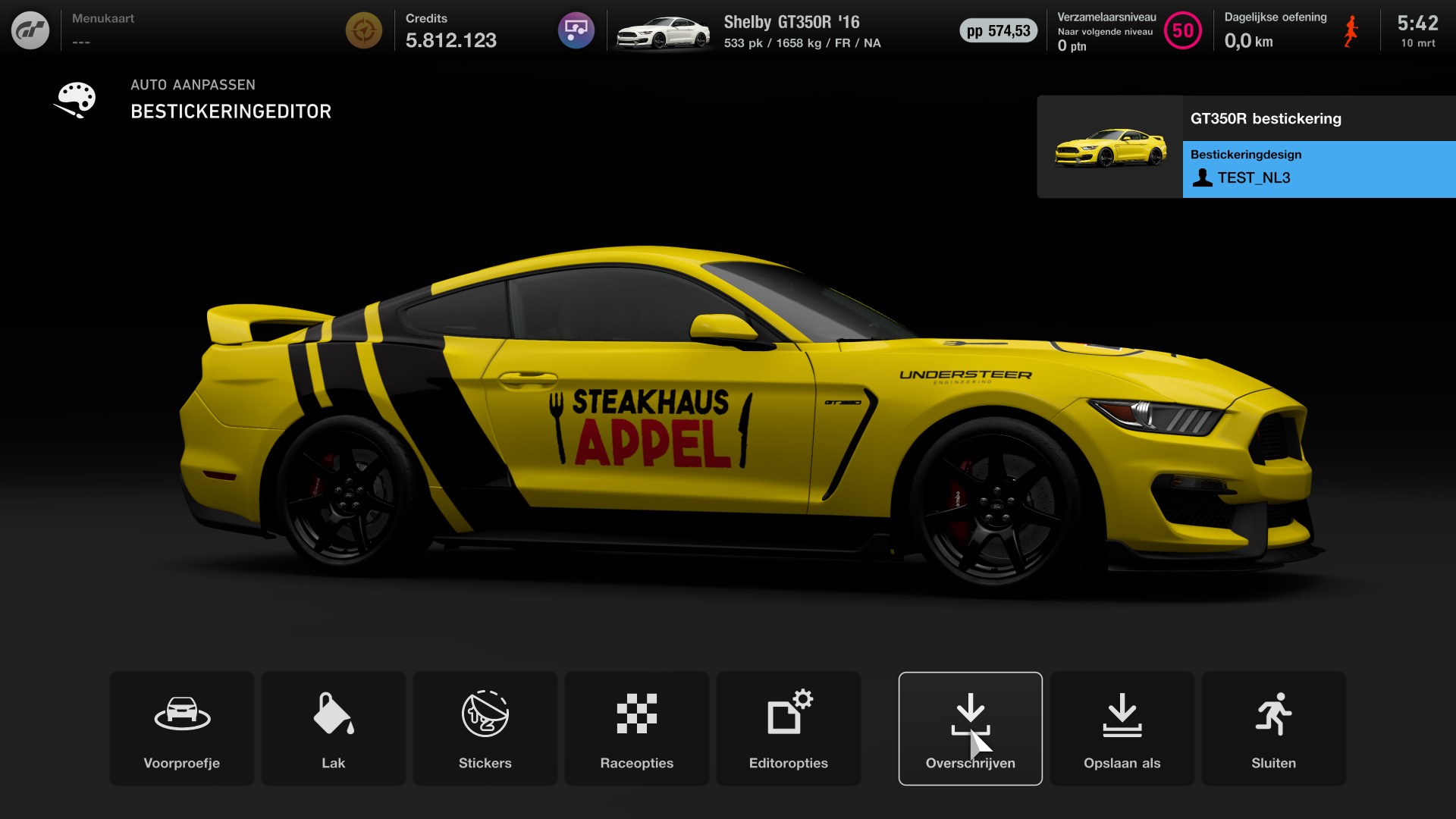Screen dimensions: 1456x819
Task: Click the gold roadmap medallion icon
Action: click(x=364, y=30)
